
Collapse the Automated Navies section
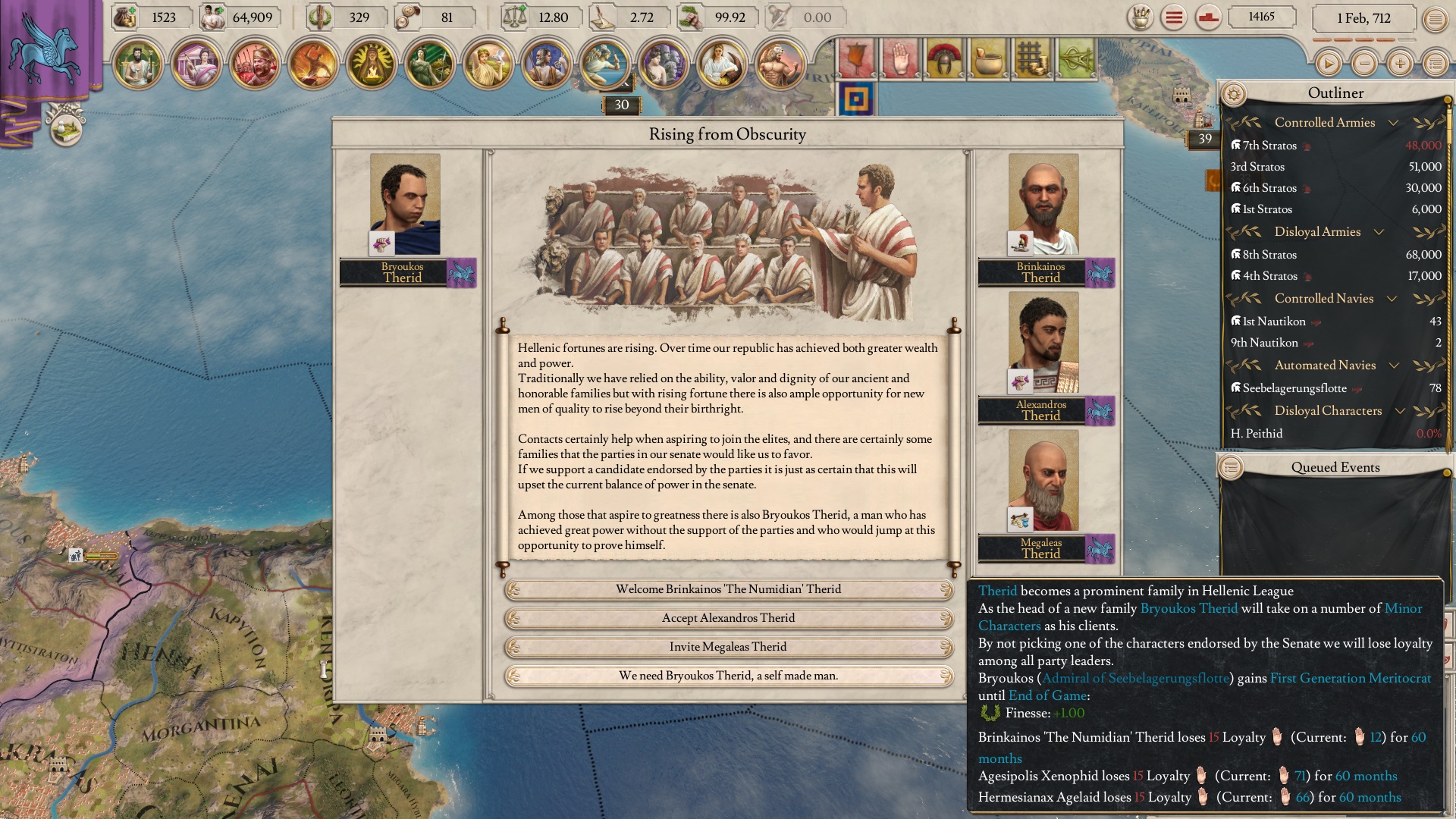[x=1394, y=366]
